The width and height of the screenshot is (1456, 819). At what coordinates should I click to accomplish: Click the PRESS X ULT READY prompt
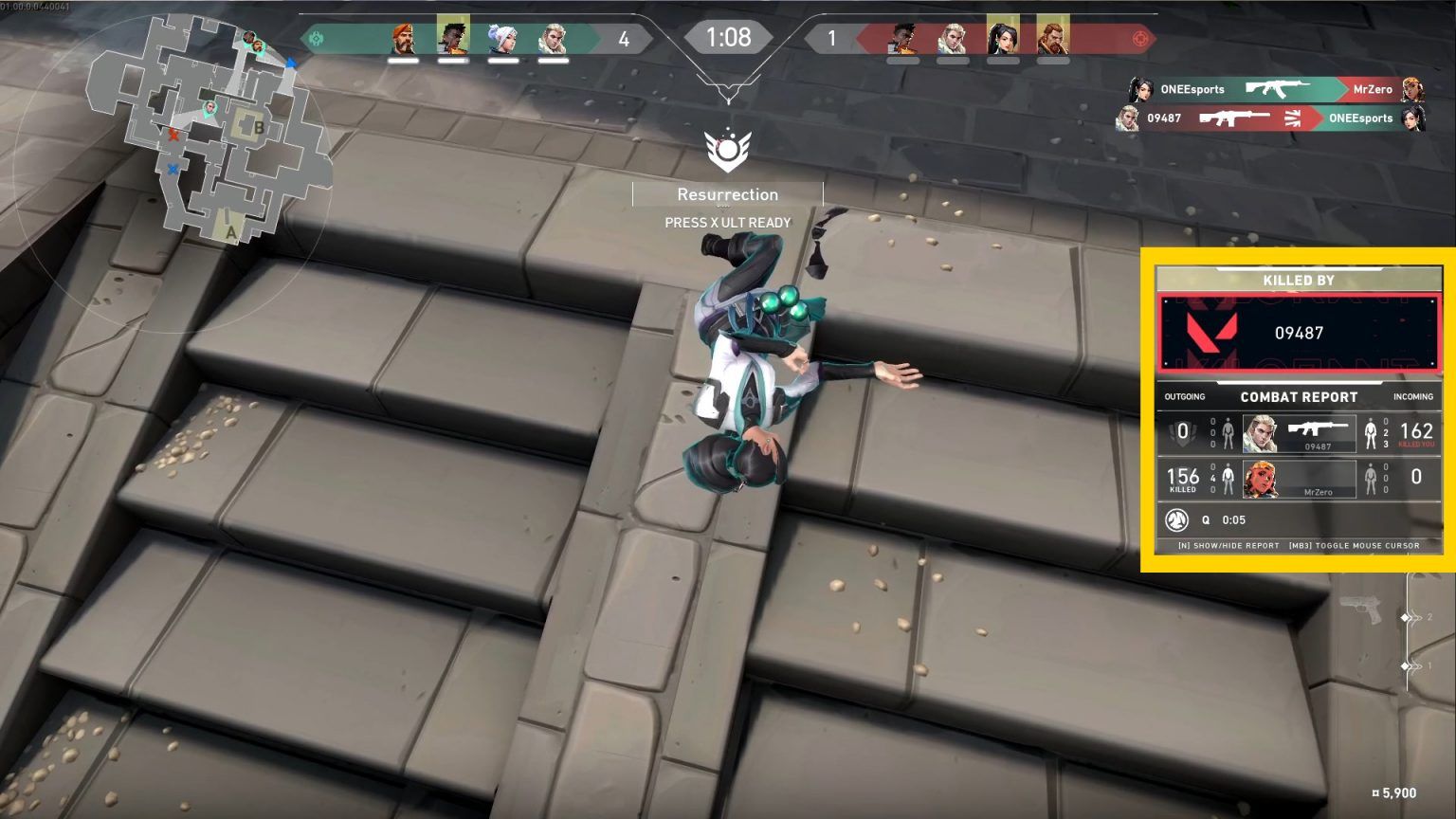[x=728, y=222]
